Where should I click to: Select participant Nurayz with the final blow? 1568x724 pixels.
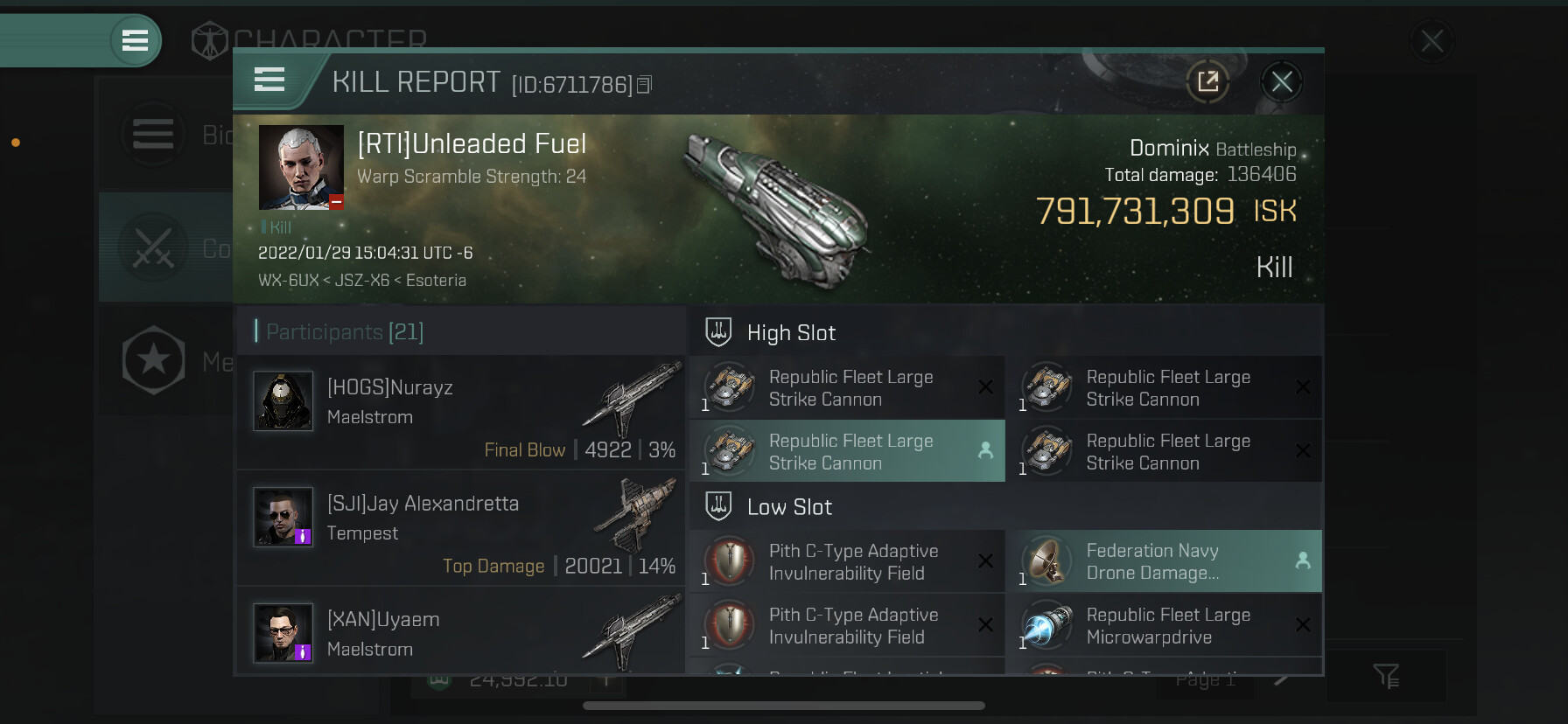click(461, 412)
